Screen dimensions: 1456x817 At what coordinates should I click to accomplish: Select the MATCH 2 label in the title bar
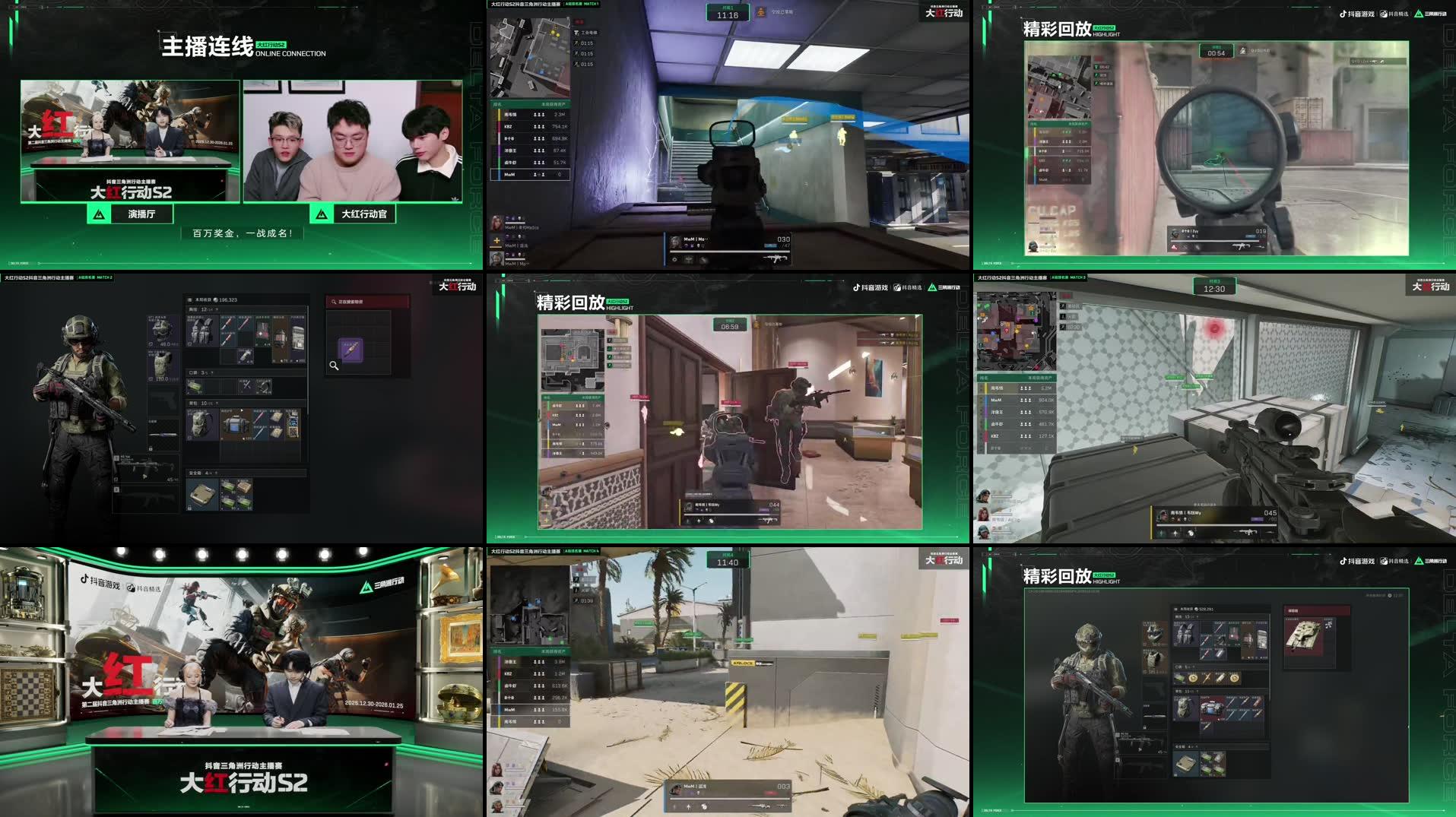tap(105, 278)
